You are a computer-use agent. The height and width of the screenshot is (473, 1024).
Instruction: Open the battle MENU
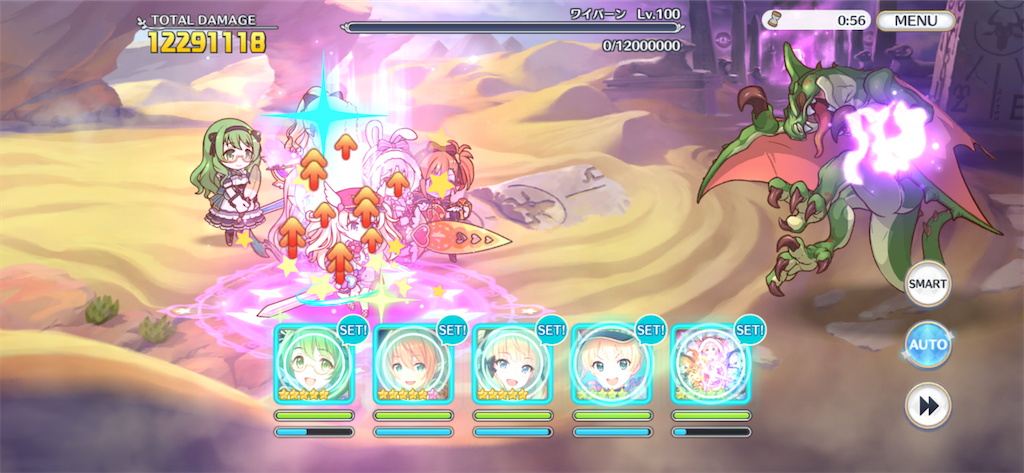[915, 20]
